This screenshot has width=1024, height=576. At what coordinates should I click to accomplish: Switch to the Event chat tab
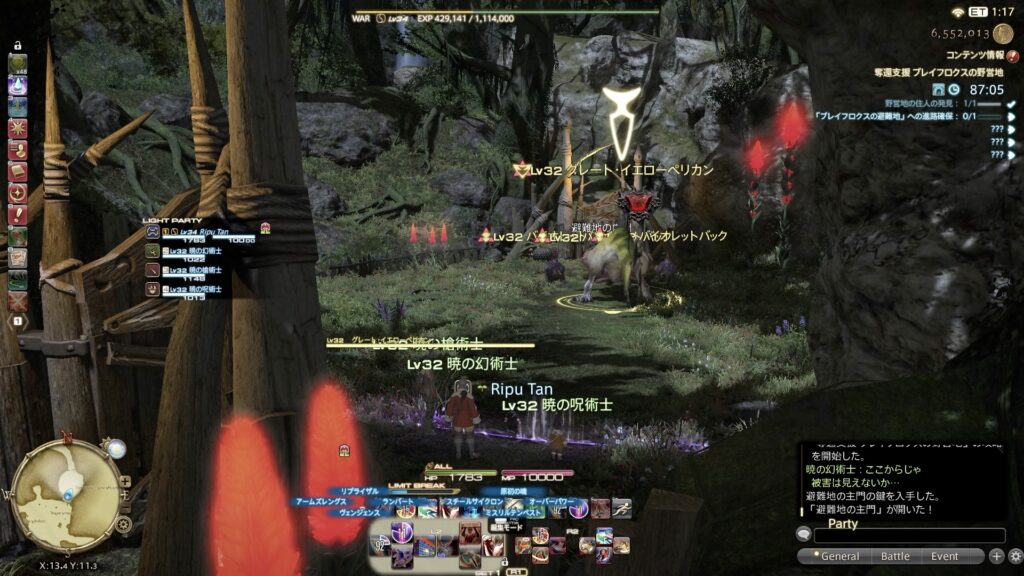coord(945,556)
